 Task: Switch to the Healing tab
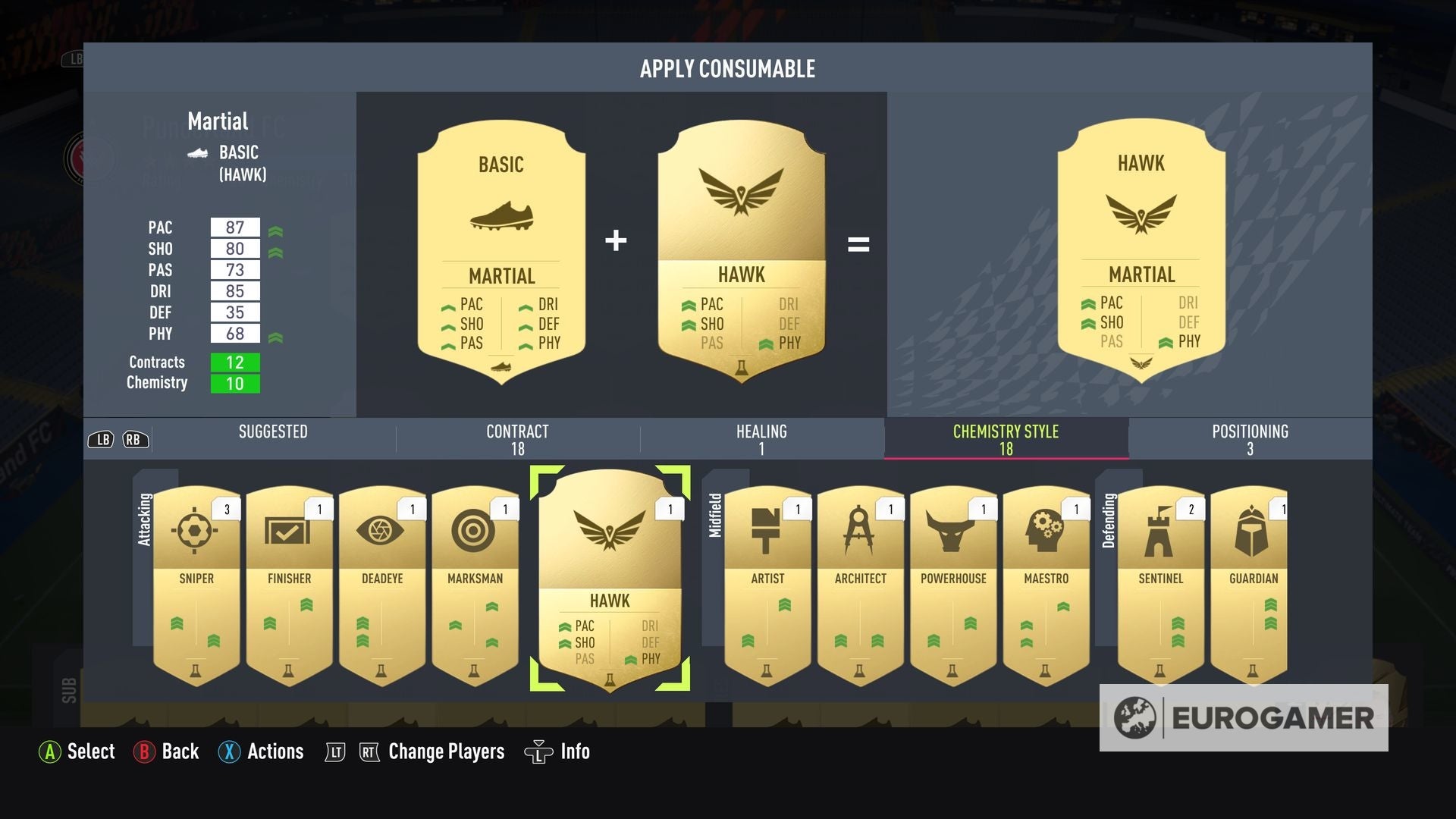click(761, 438)
